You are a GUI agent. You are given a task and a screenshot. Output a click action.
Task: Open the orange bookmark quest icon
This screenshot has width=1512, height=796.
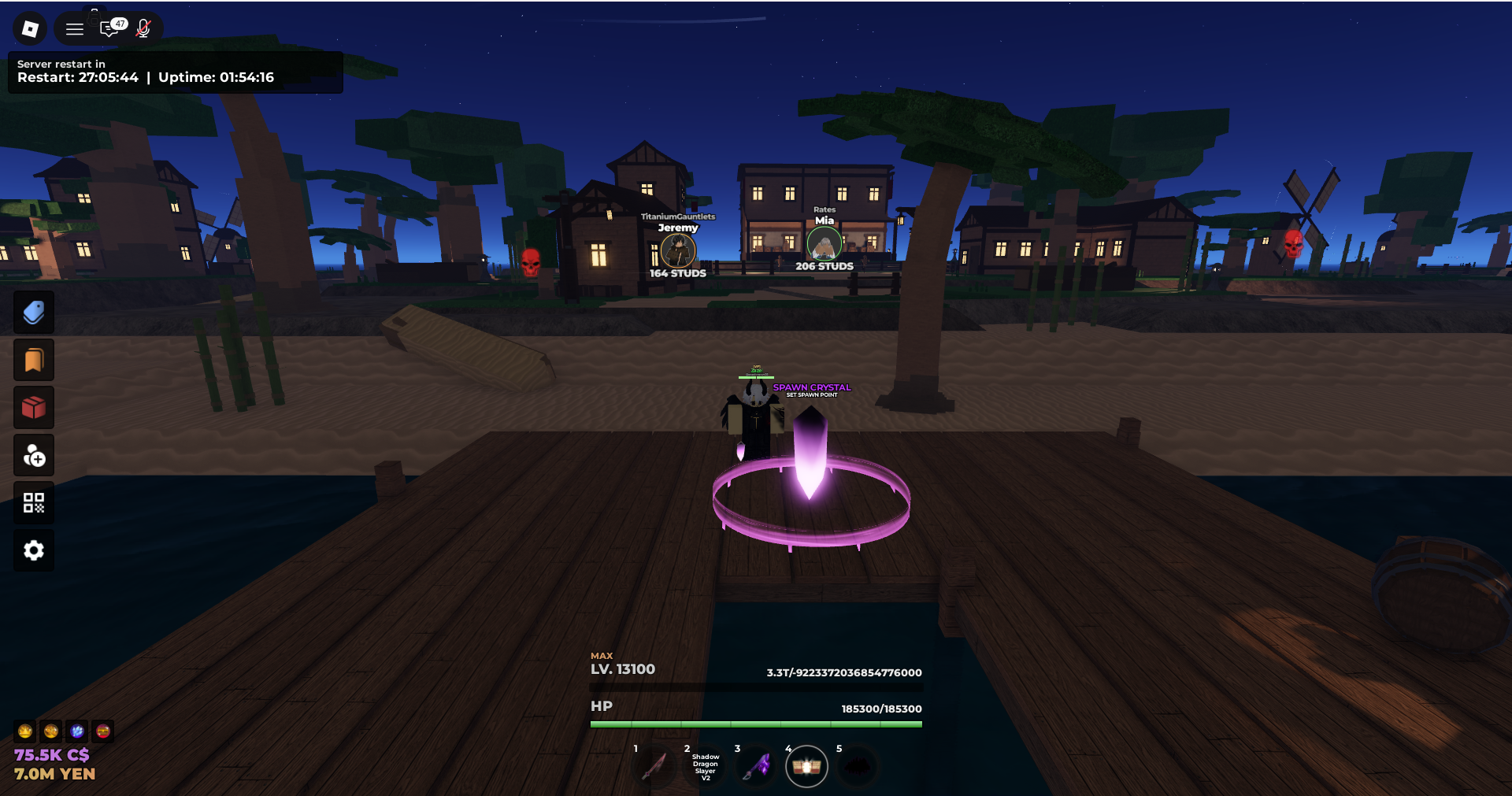point(33,360)
